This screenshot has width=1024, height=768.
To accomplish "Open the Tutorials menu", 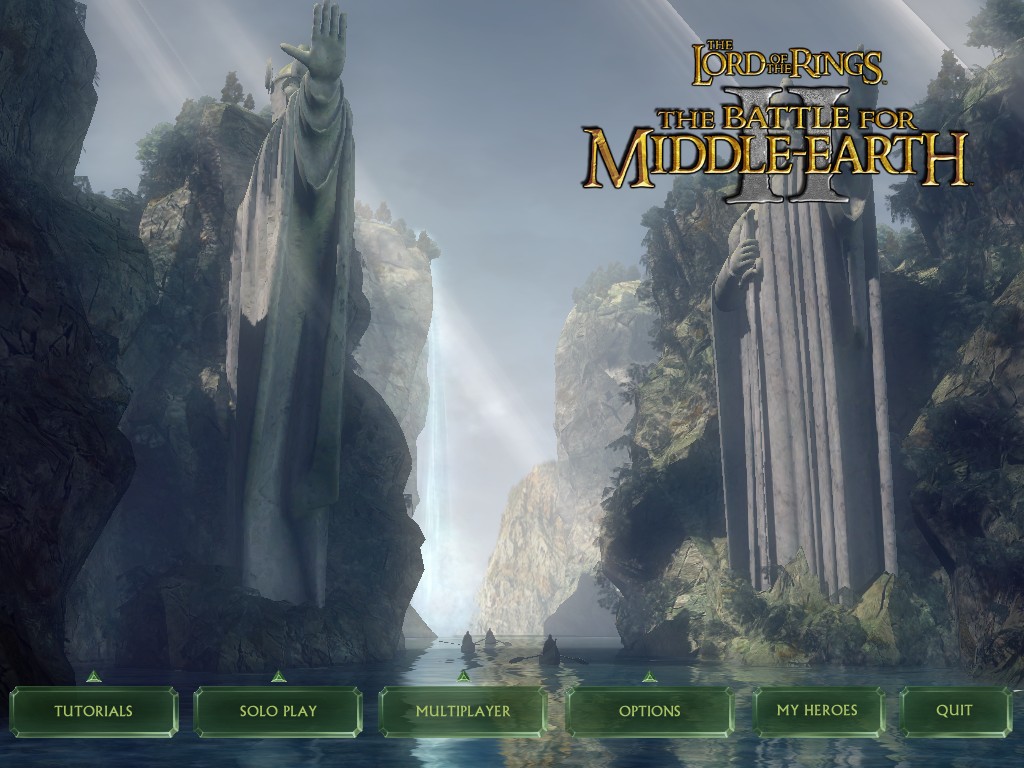I will 94,711.
